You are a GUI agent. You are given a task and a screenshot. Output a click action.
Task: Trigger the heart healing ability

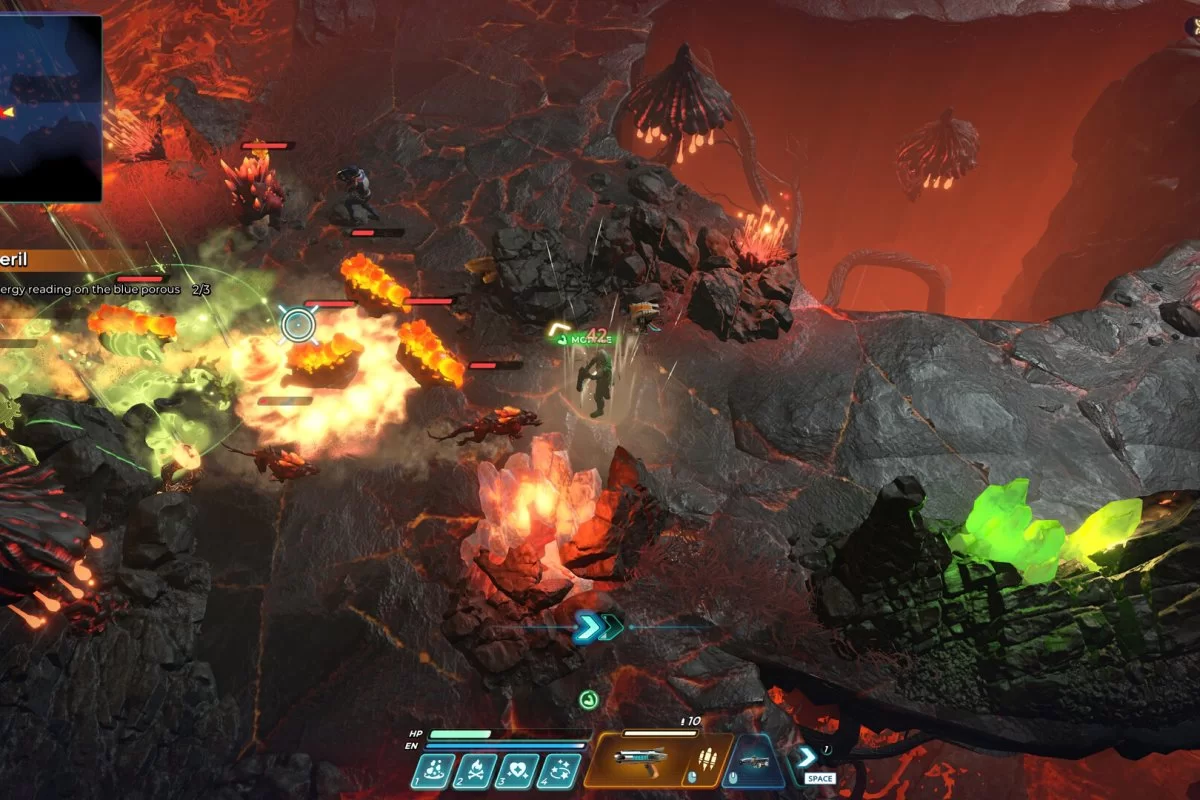516,771
